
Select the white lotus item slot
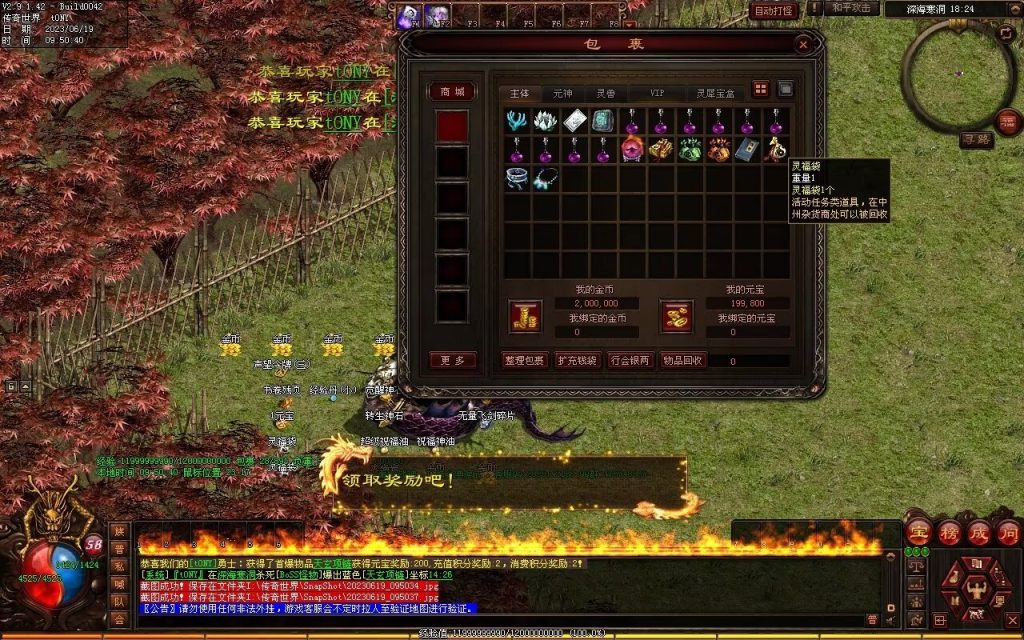click(545, 122)
